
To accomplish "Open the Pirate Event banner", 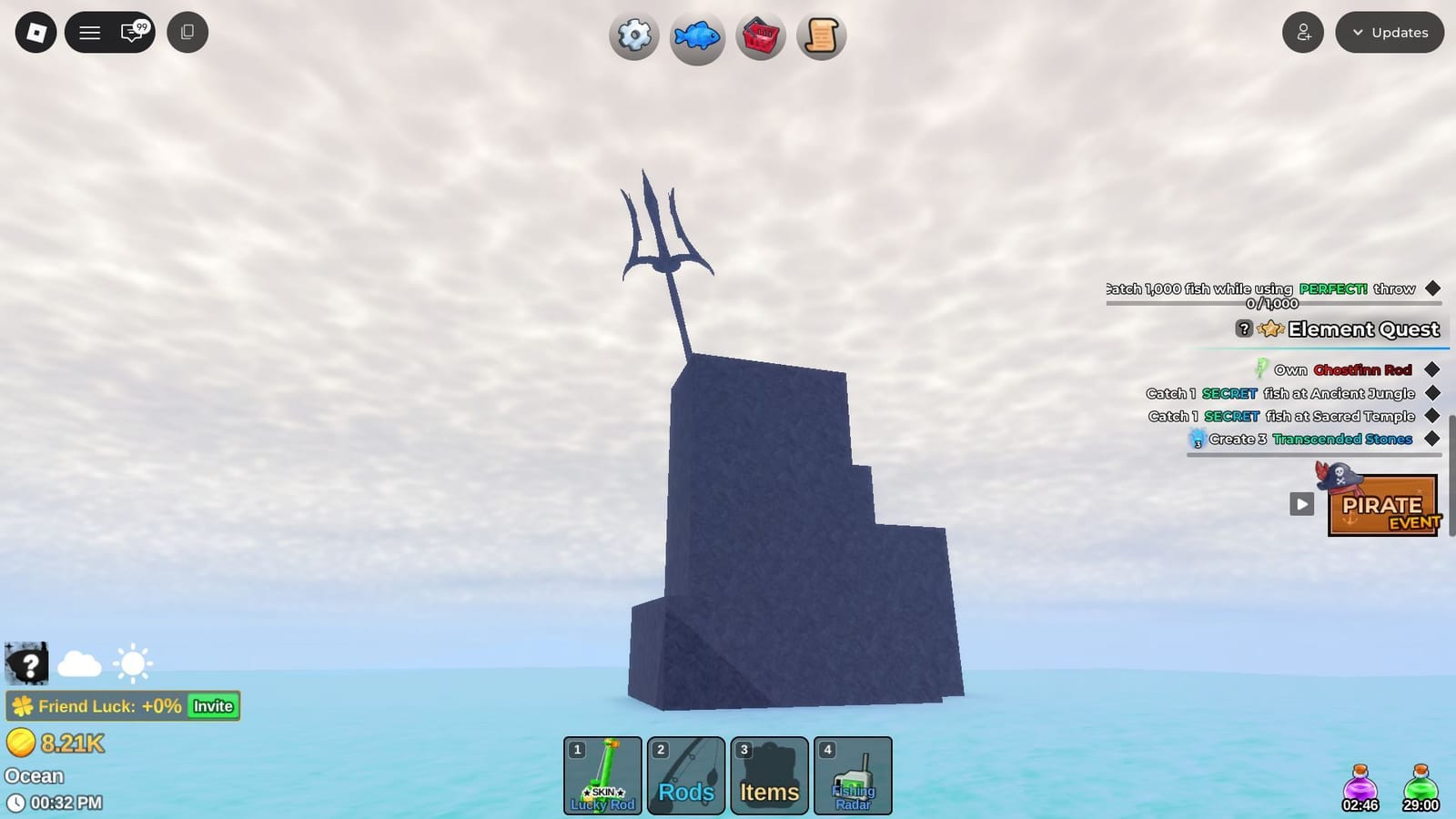I will pos(1383,506).
